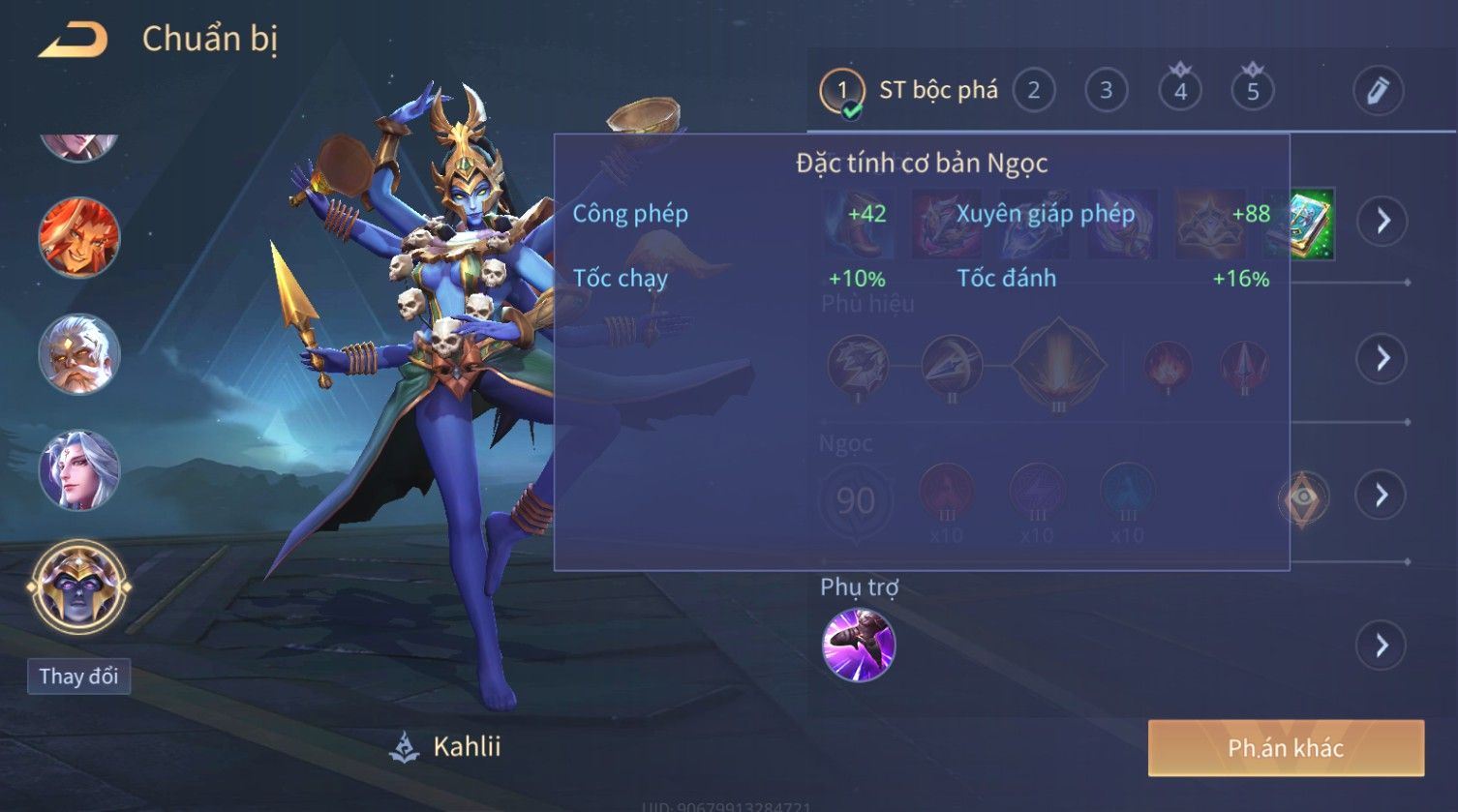Image resolution: width=1458 pixels, height=812 pixels.
Task: Go back using the return arrow
Action: coord(73,41)
